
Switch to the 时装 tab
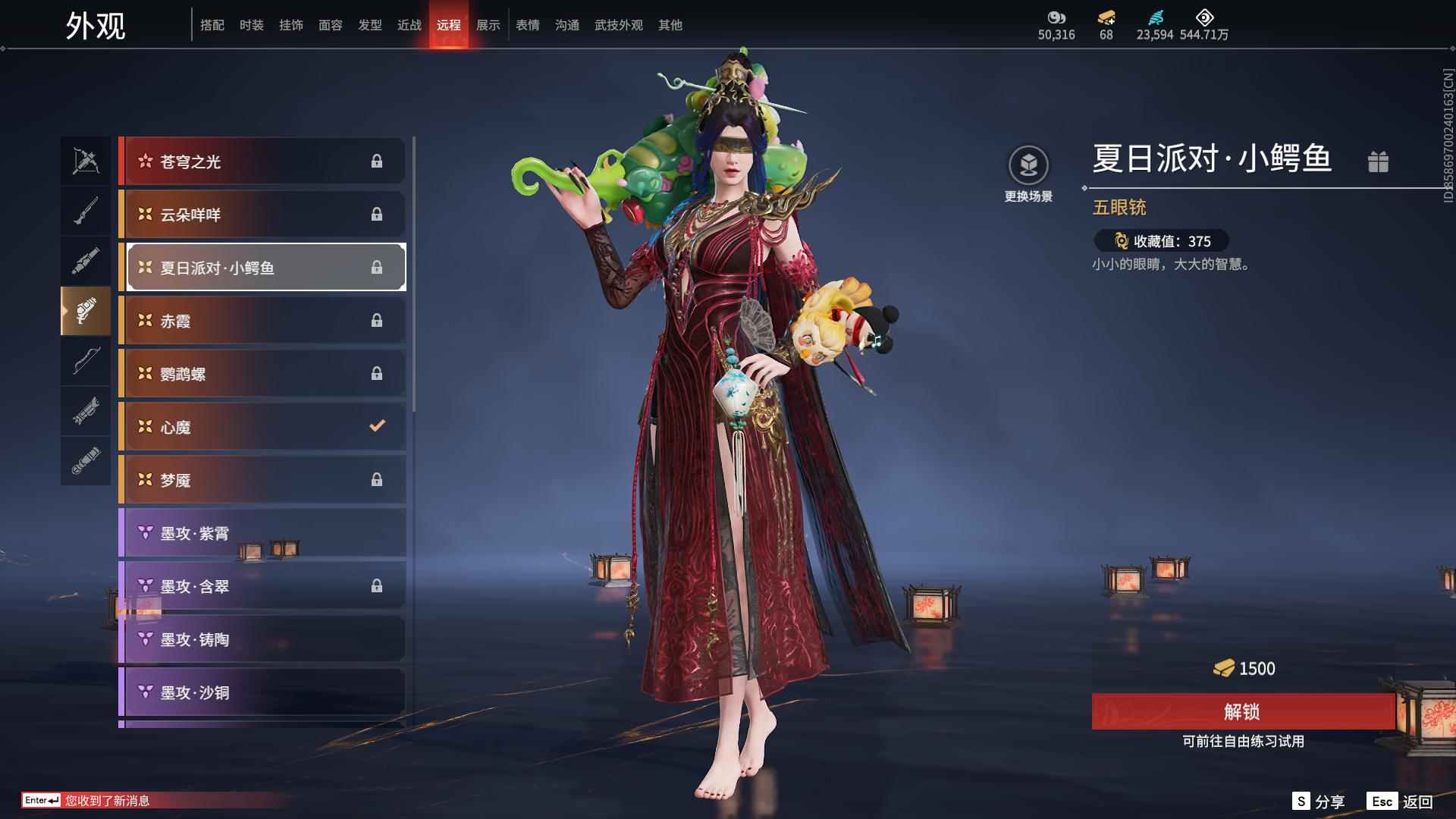[x=252, y=25]
